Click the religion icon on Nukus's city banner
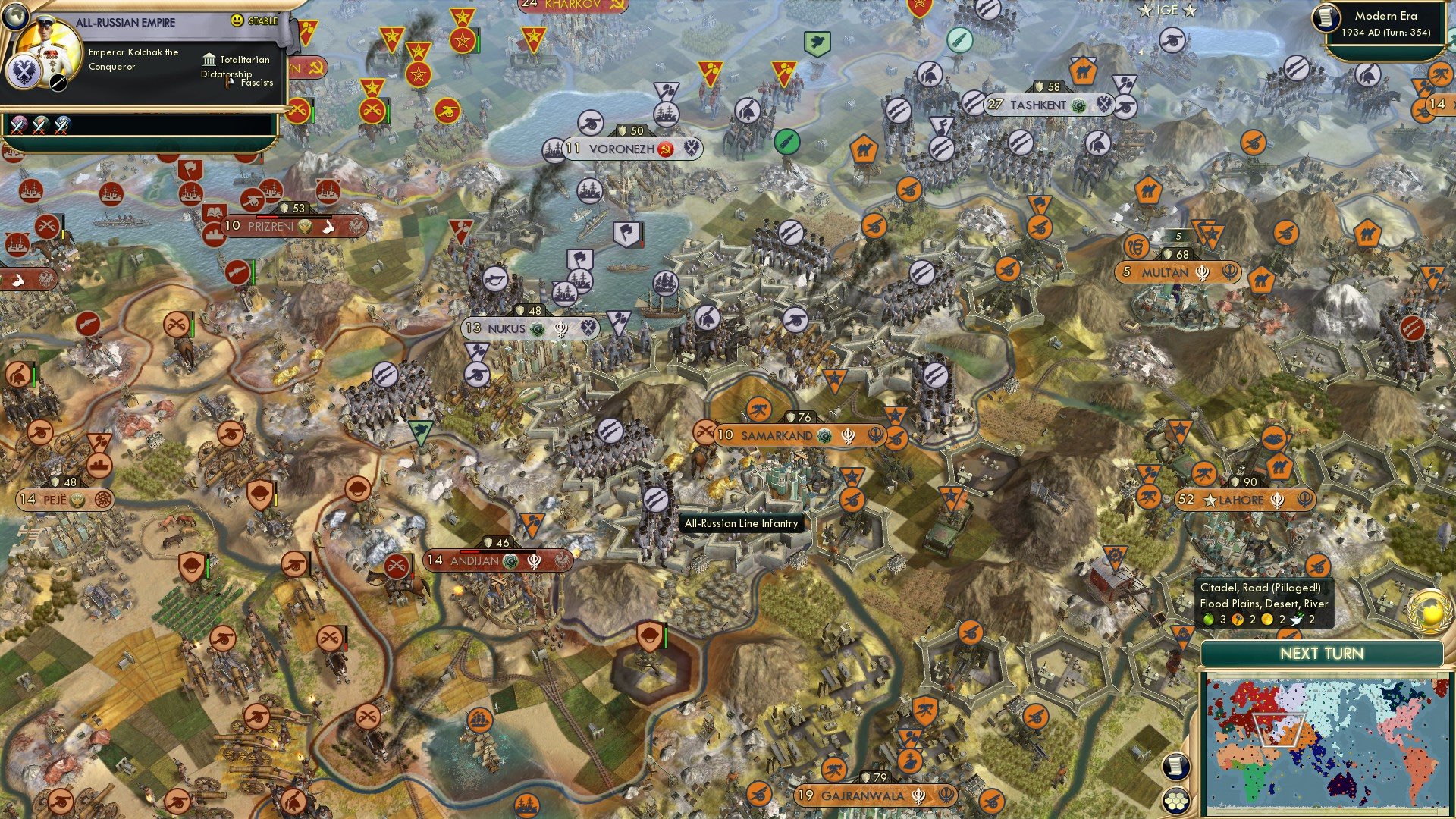Screen dimensions: 1456x819 point(535,328)
